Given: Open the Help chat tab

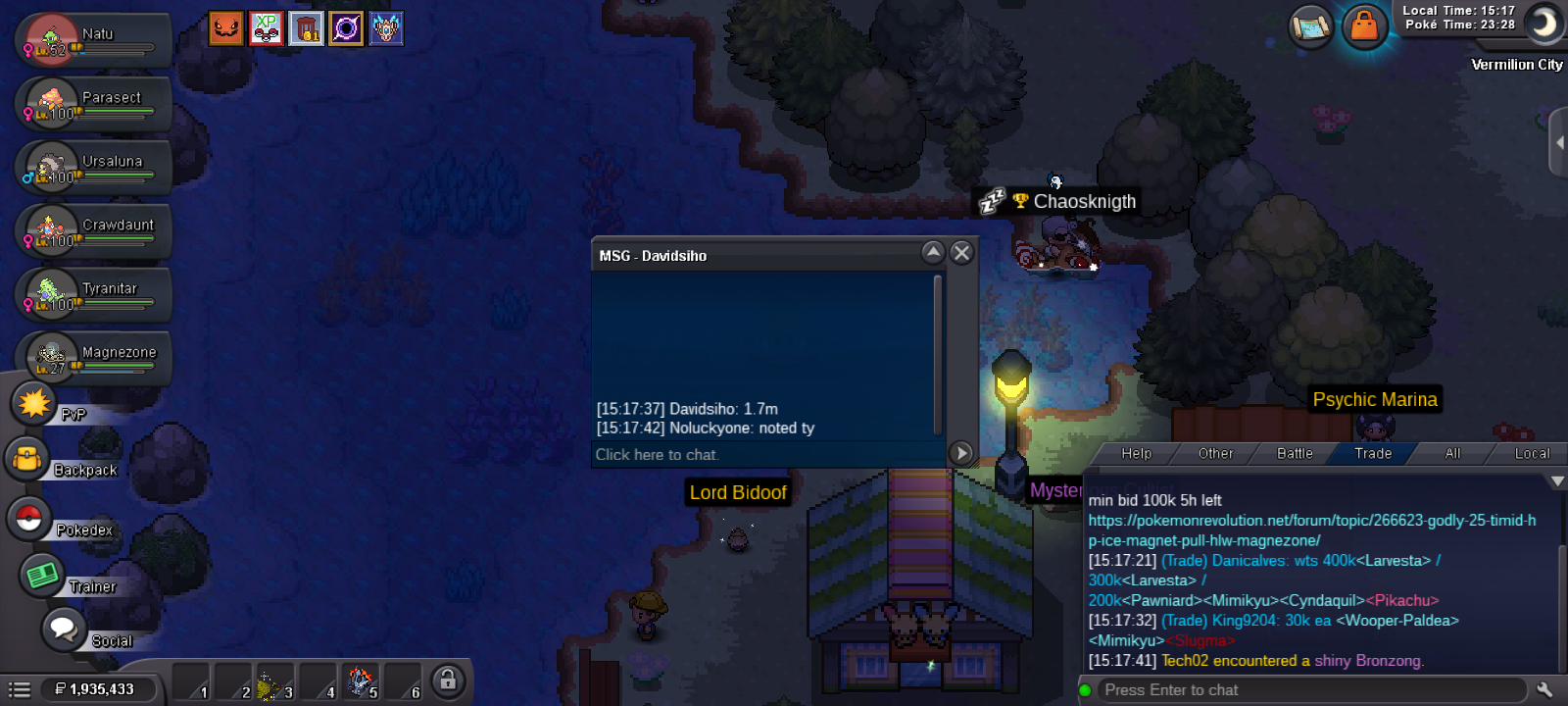Looking at the screenshot, I should coord(1137,453).
